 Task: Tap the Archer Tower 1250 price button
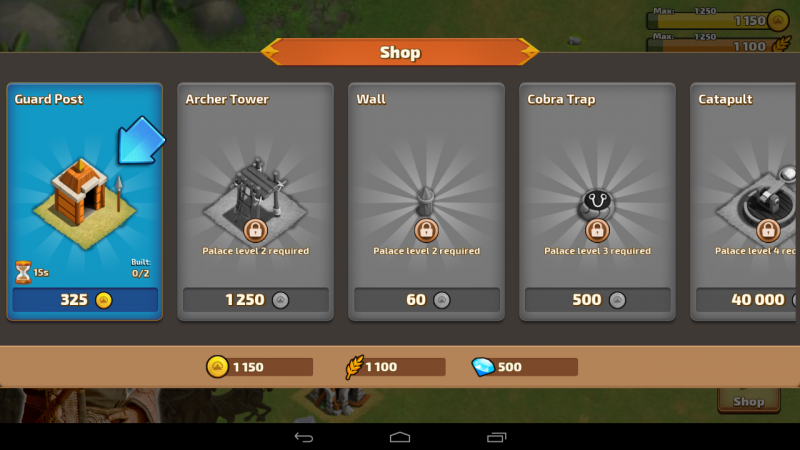[256, 300]
